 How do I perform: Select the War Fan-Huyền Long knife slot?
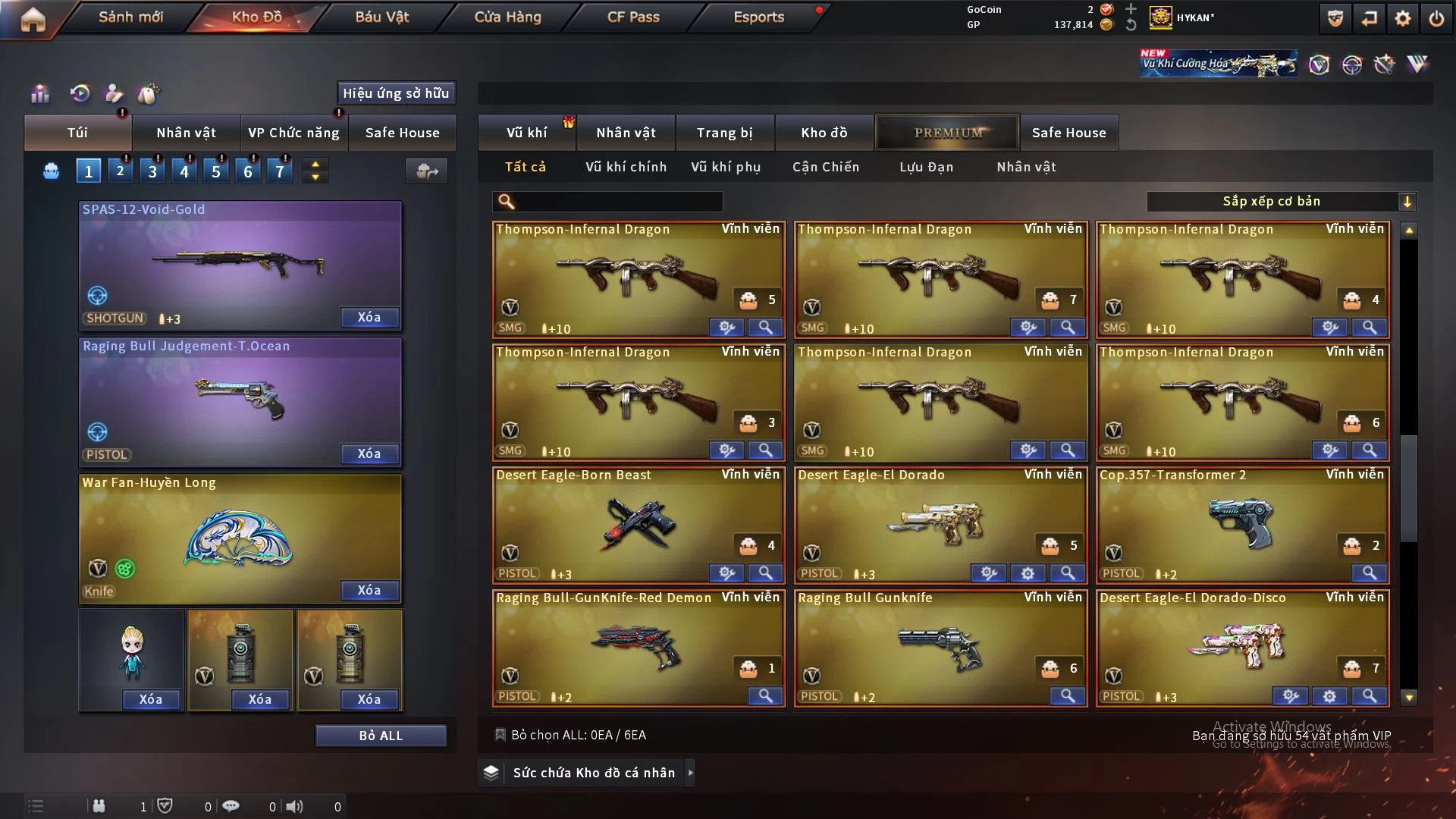(240, 535)
